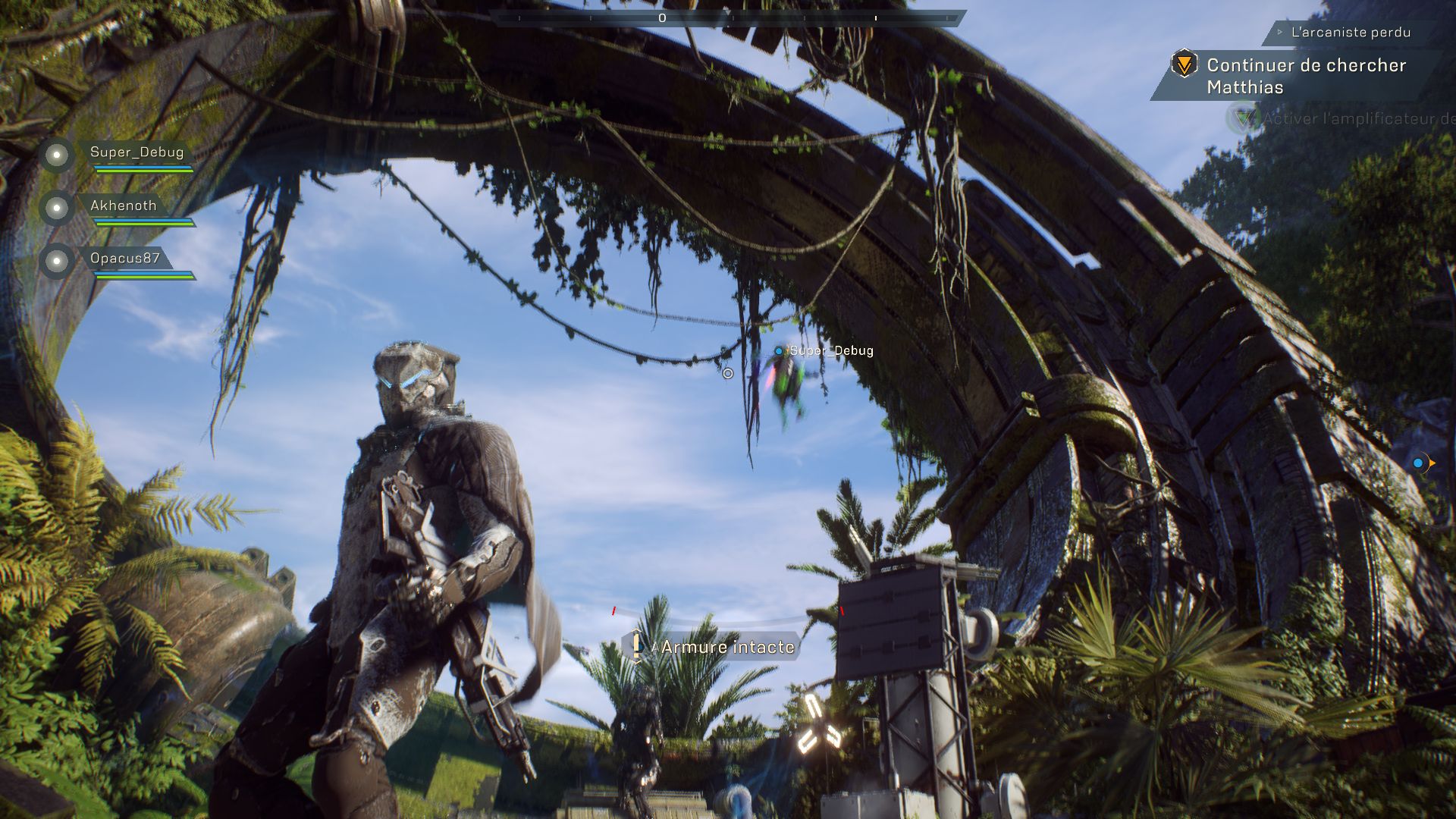Click the Super_Debug floating player nameplate
Screen dimensions: 1456x819
point(830,351)
